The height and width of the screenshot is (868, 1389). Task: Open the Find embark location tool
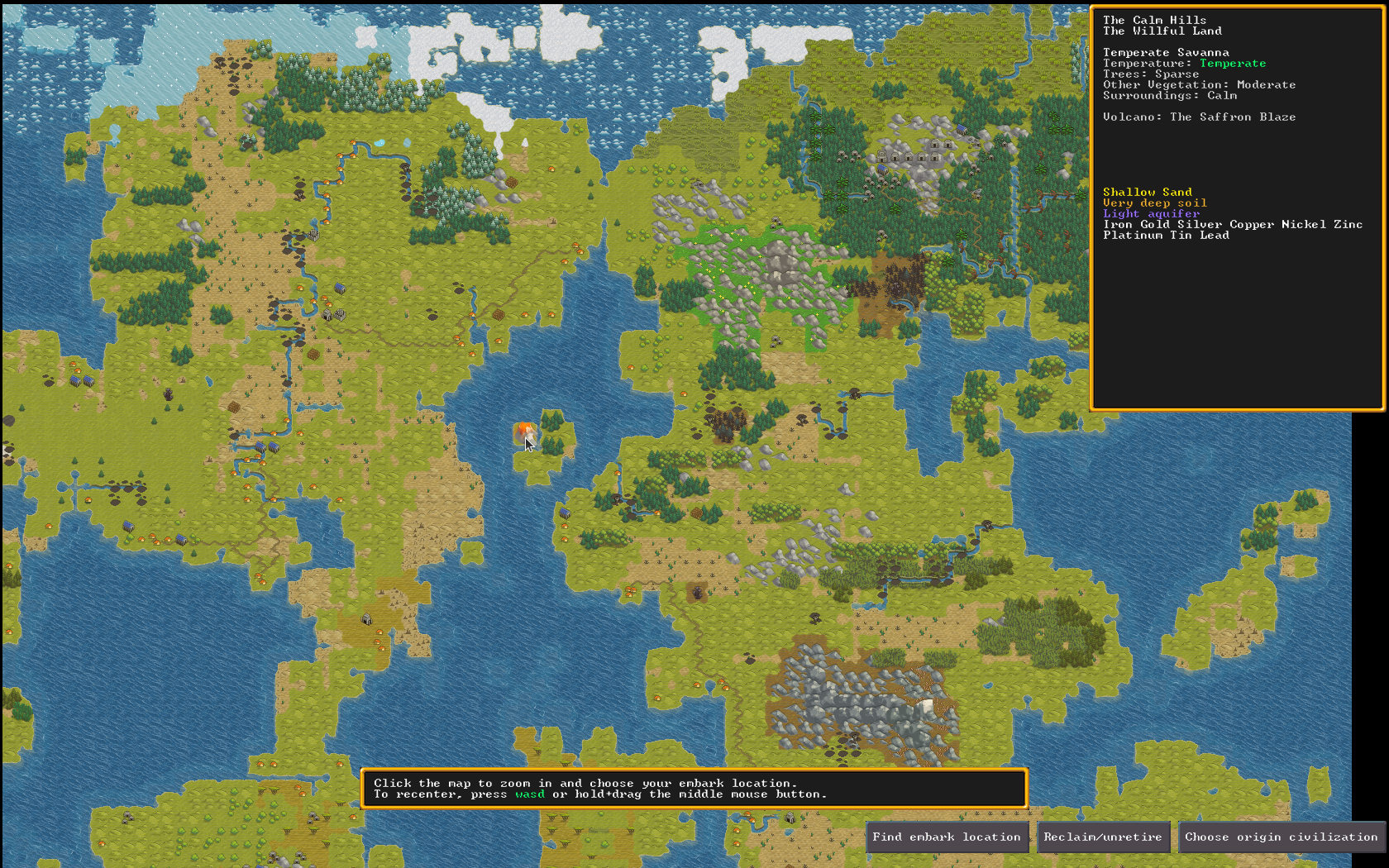click(x=947, y=837)
